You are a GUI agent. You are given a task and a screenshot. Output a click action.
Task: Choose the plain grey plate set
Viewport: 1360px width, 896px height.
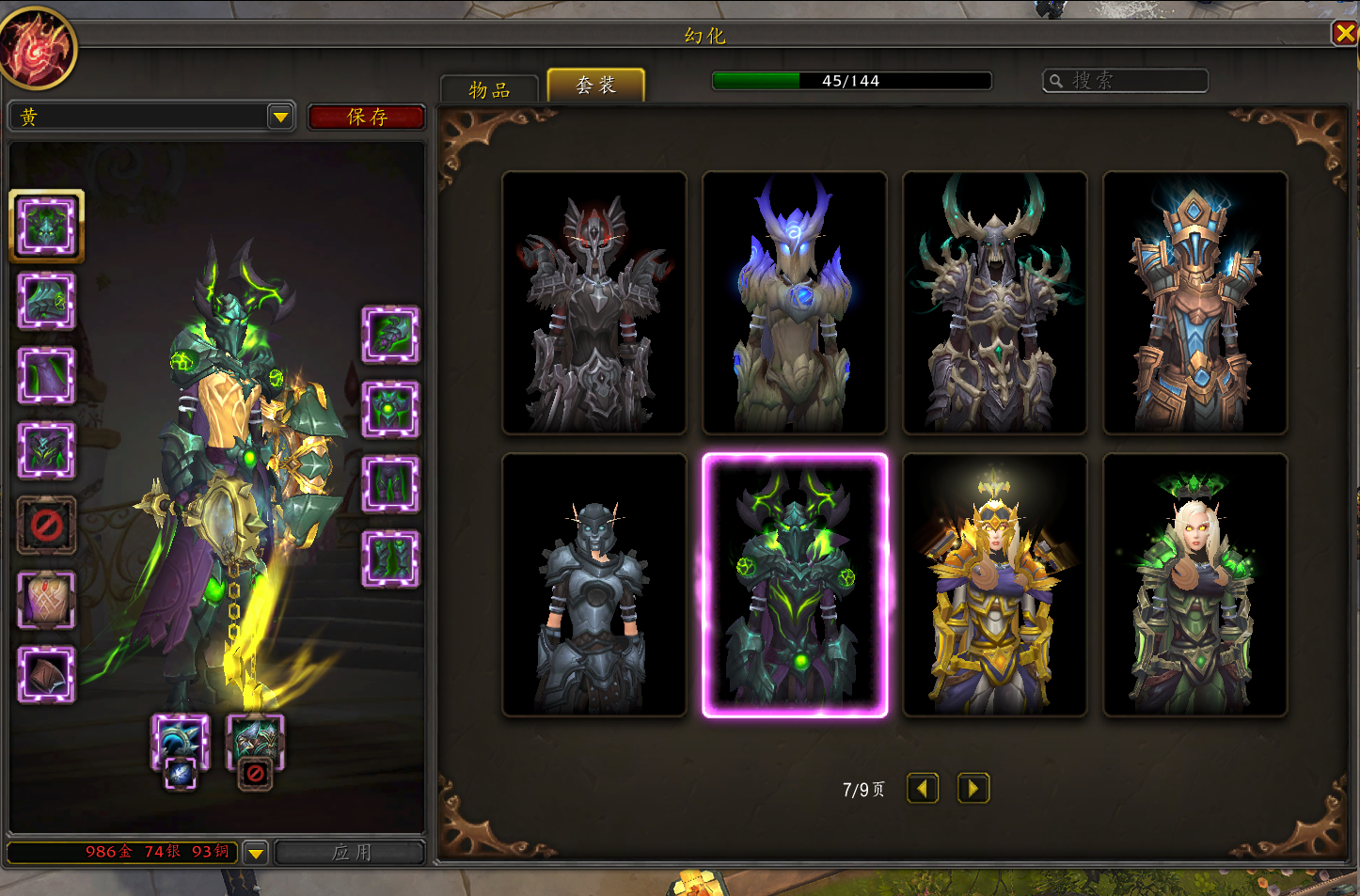click(594, 585)
